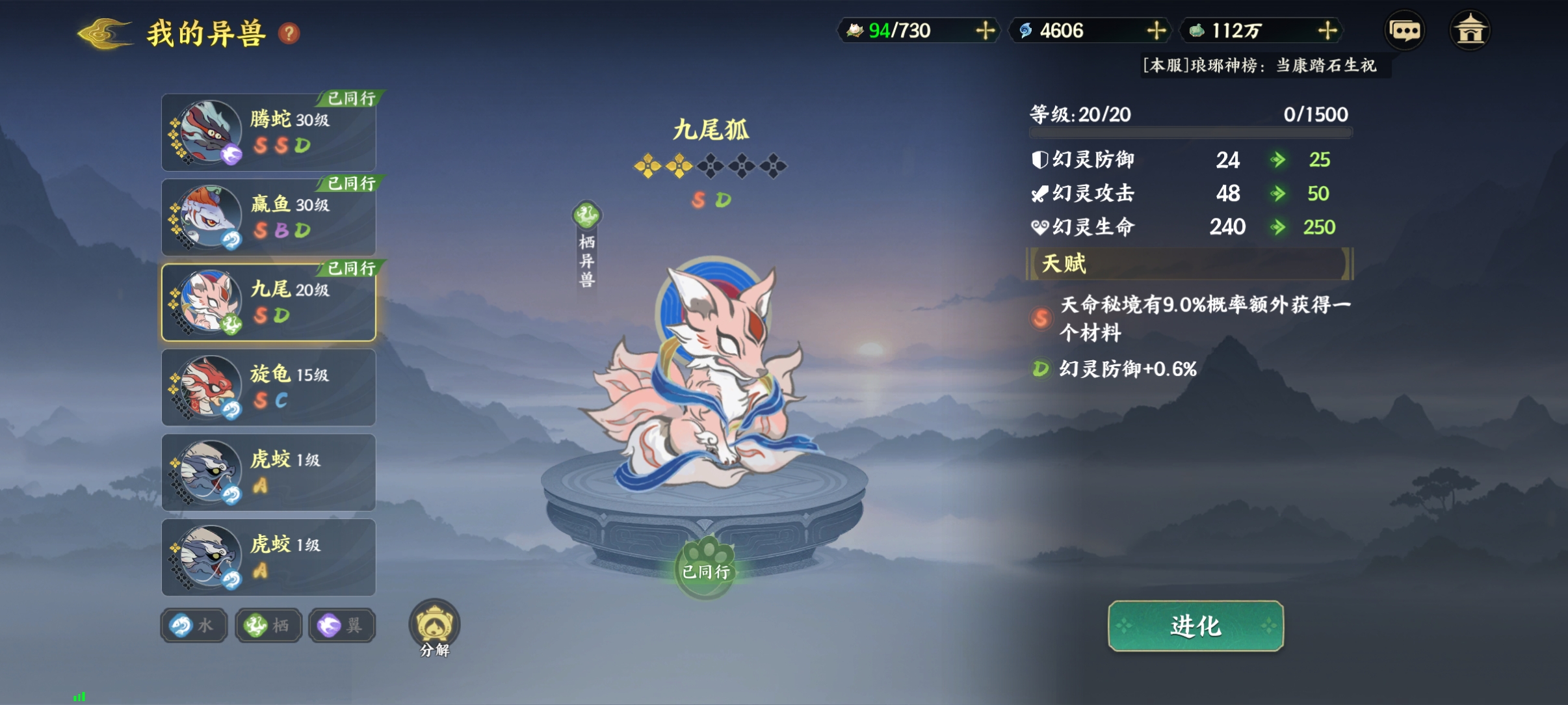
Task: Toggle the 水 element filter
Action: [193, 625]
